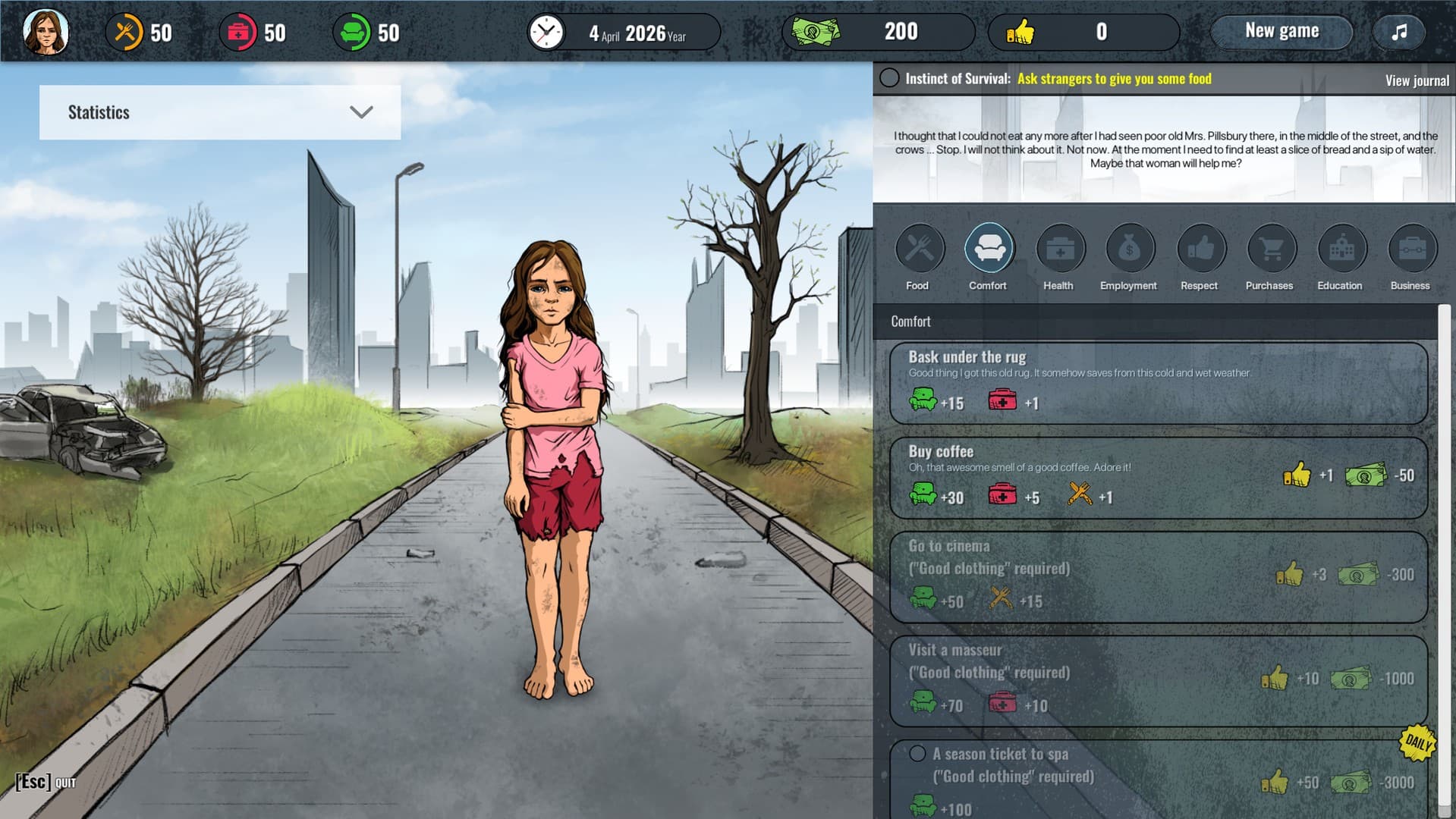The height and width of the screenshot is (819, 1456).
Task: Select the Health category icon
Action: [1058, 248]
